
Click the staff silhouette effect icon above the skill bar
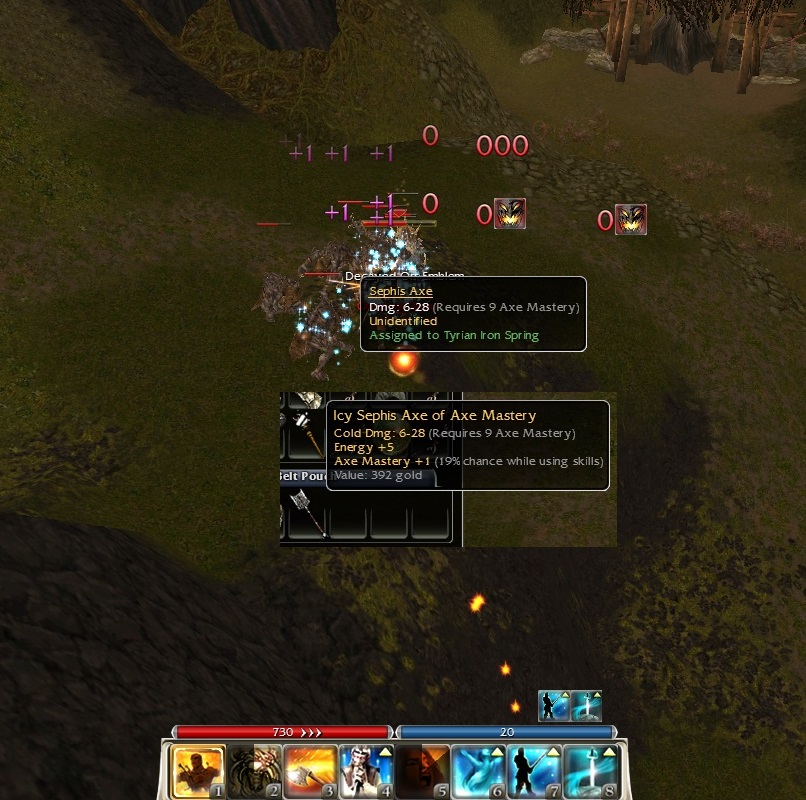tap(554, 706)
